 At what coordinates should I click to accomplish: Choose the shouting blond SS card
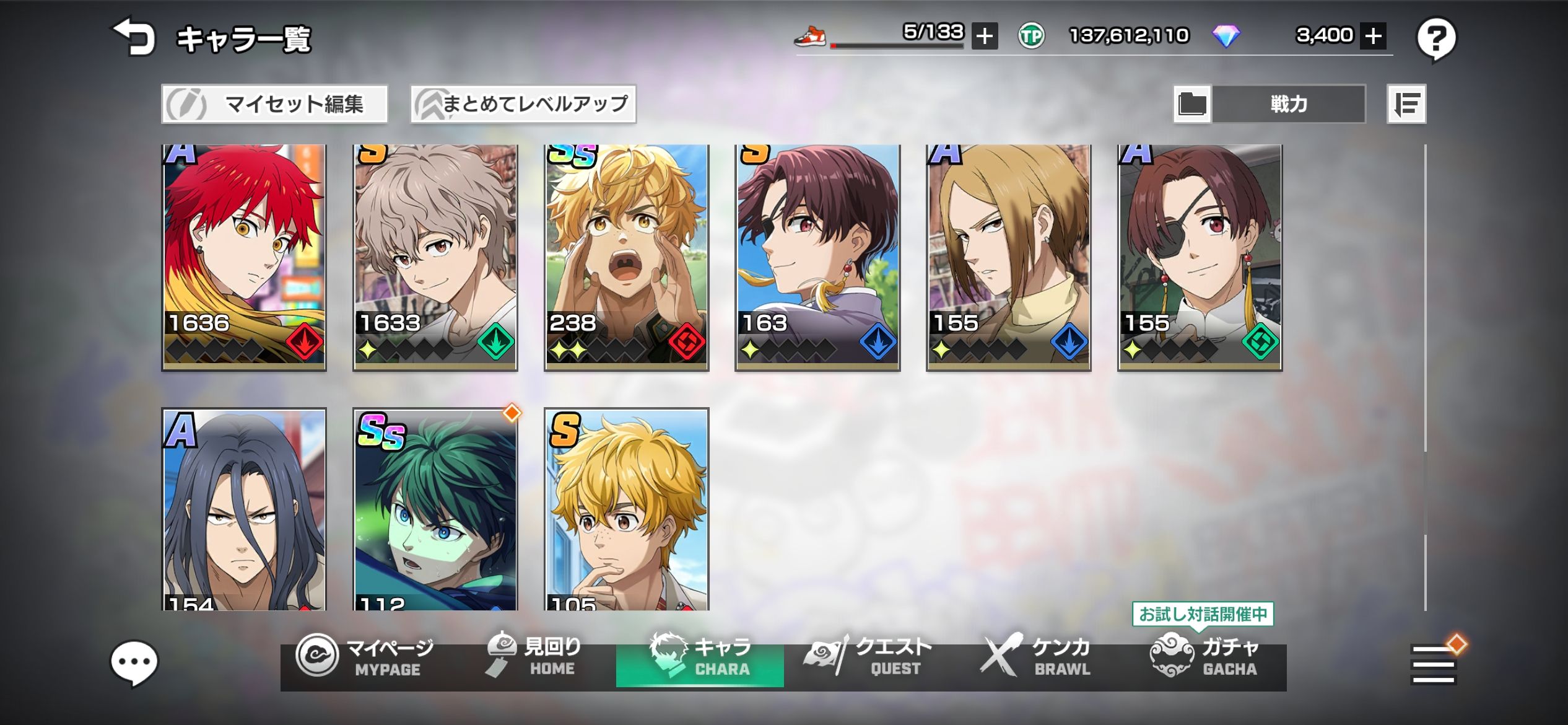[627, 257]
